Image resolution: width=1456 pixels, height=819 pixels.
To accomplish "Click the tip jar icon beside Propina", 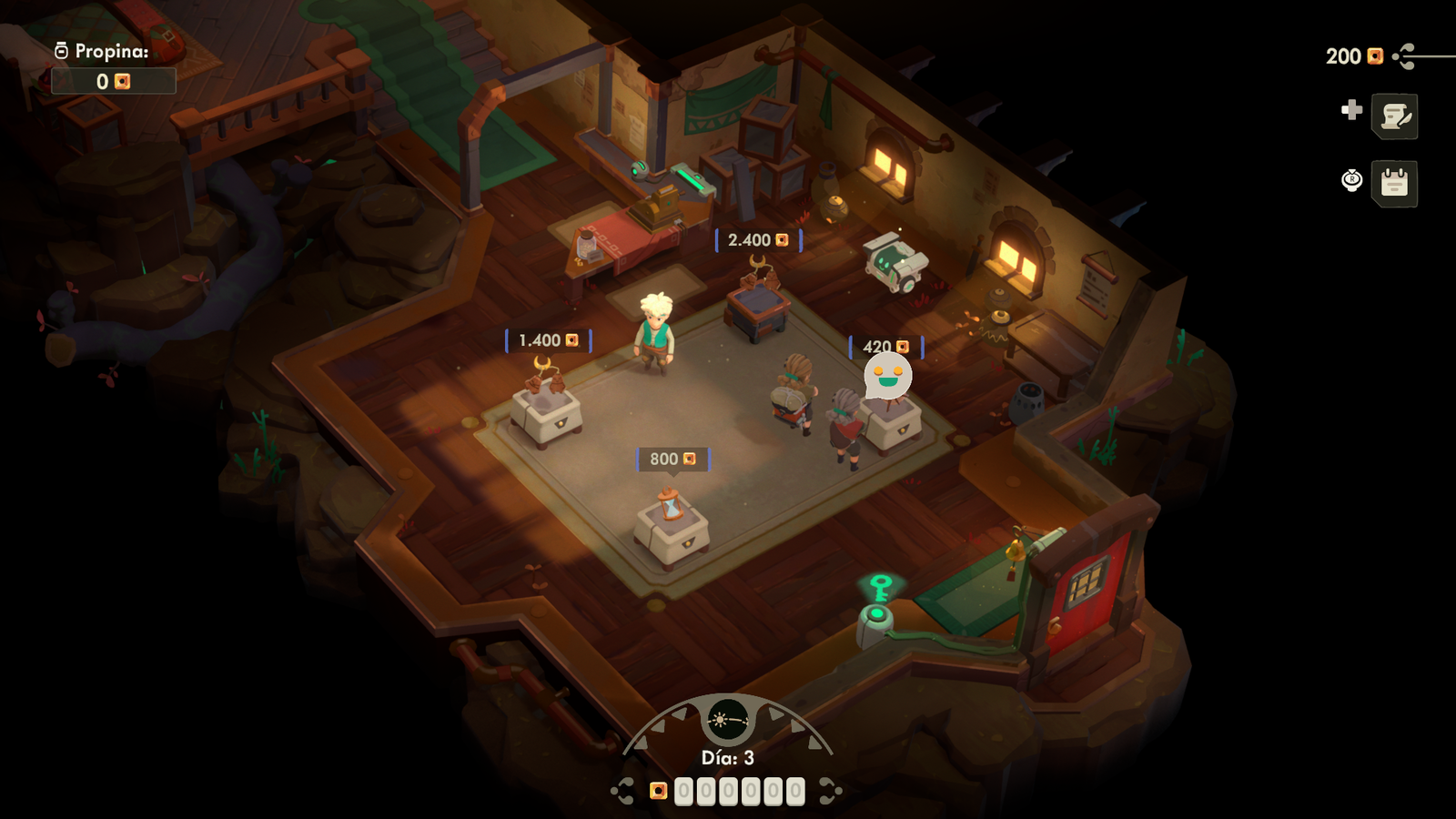I will click(62, 53).
